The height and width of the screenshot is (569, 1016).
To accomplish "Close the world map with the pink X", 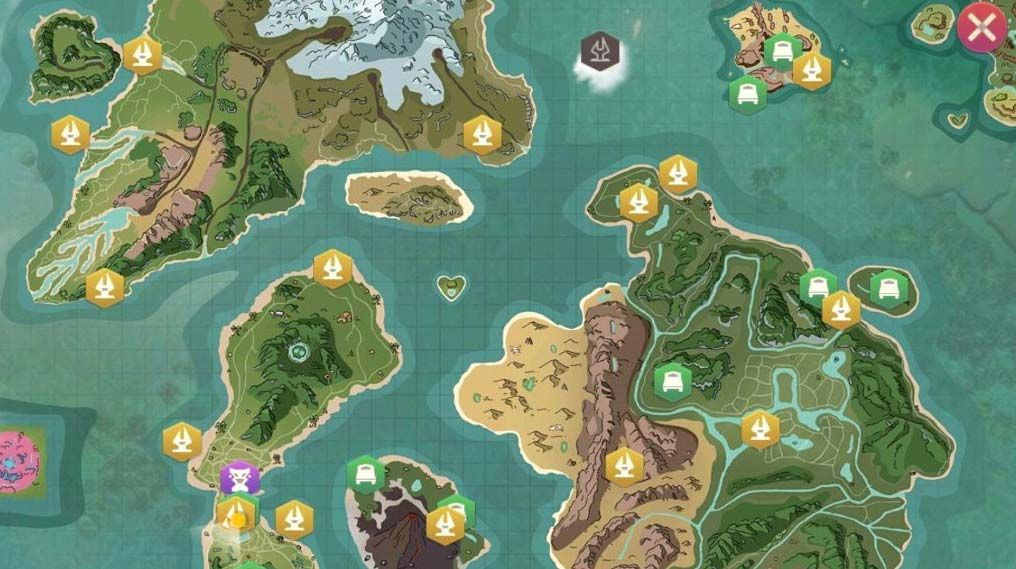I will pyautogui.click(x=980, y=29).
